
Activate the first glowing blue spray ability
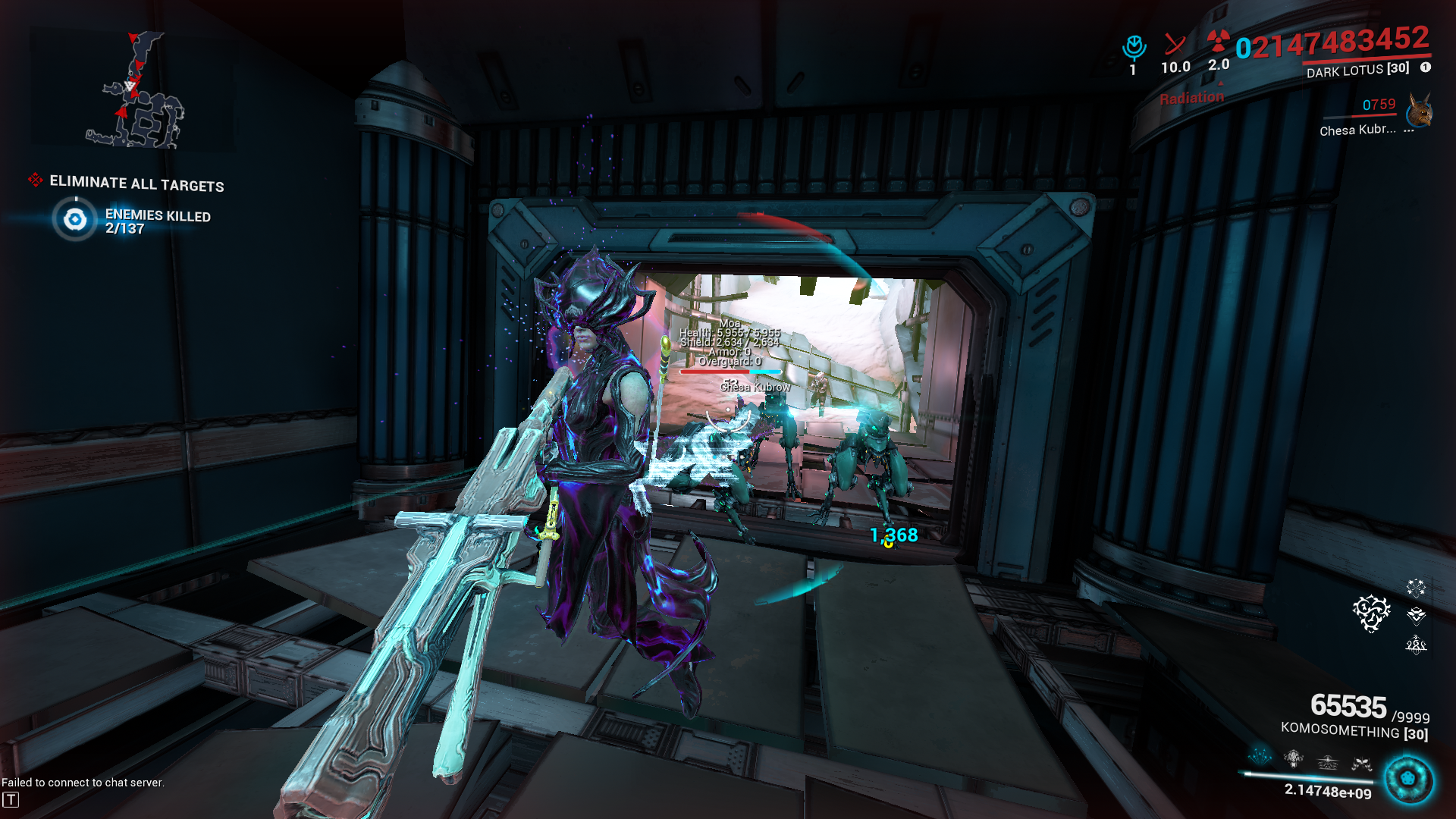(1260, 756)
